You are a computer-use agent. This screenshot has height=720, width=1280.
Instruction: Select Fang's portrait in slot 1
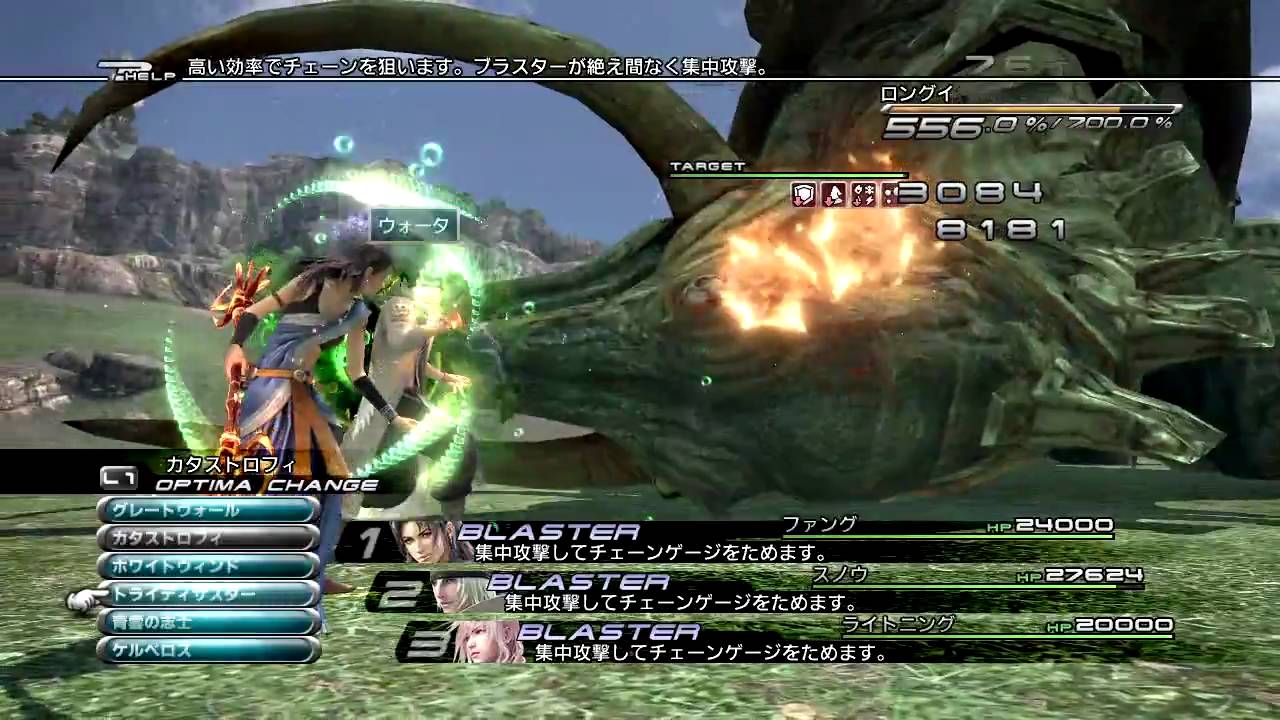420,540
